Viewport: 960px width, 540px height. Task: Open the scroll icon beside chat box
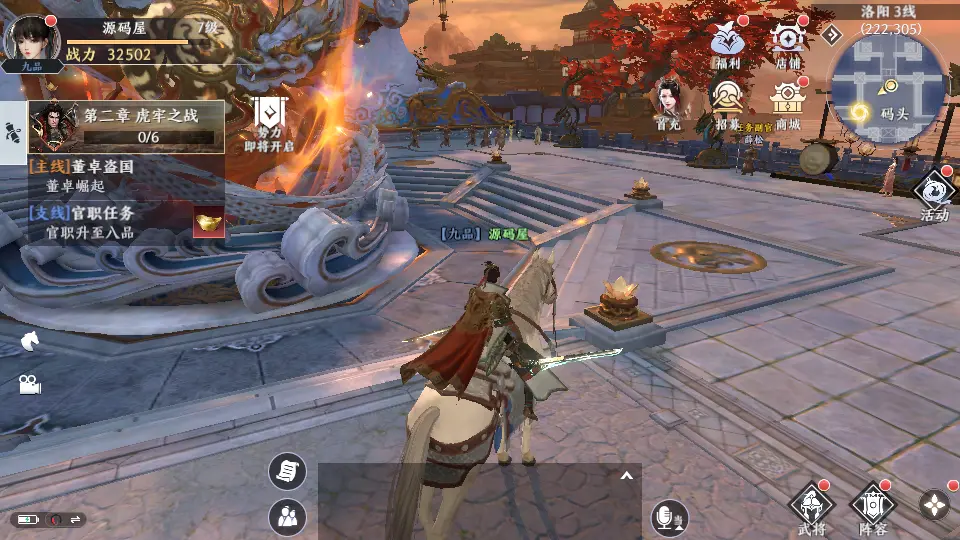[288, 470]
